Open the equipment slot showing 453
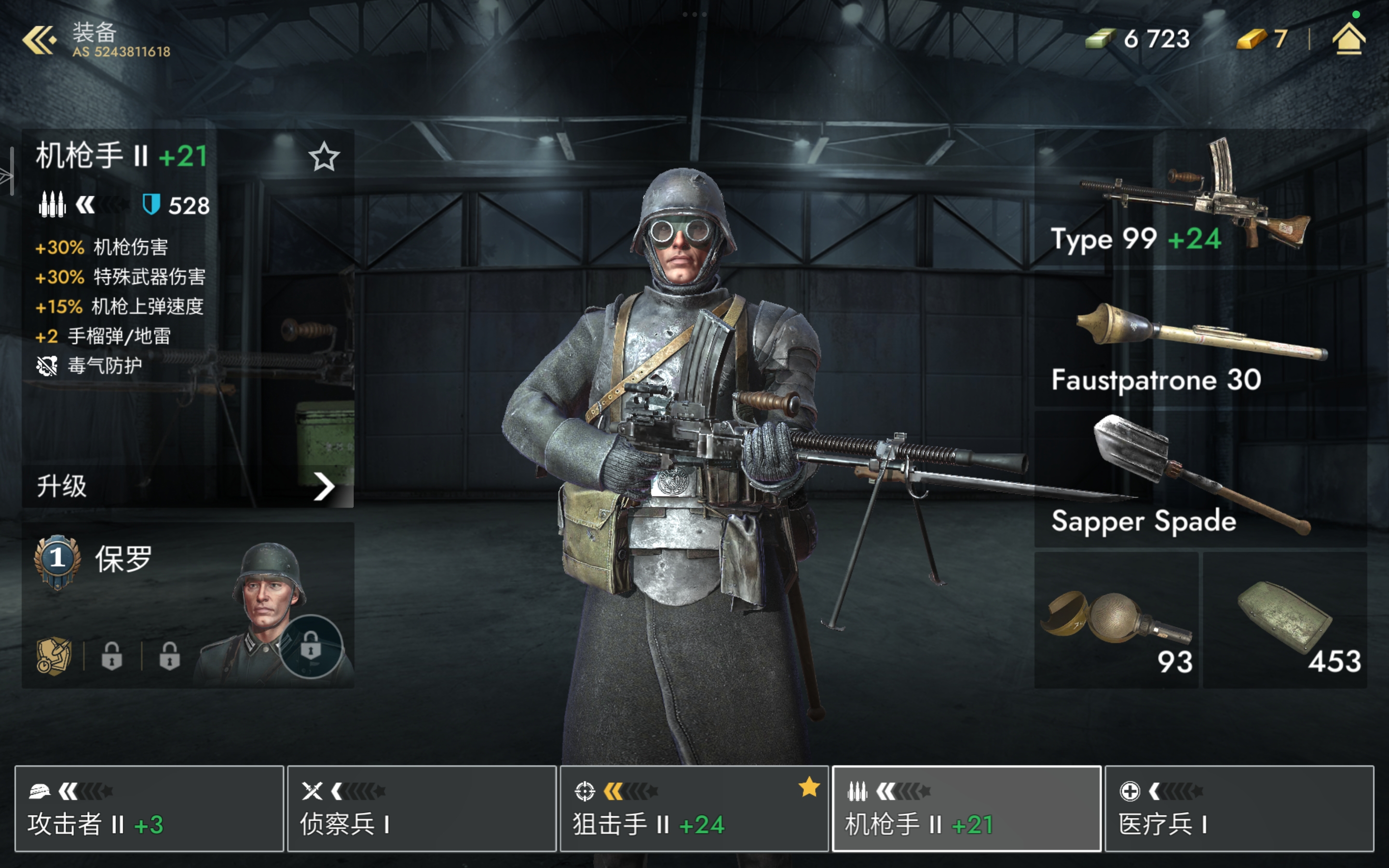The width and height of the screenshot is (1389, 868). [1284, 621]
